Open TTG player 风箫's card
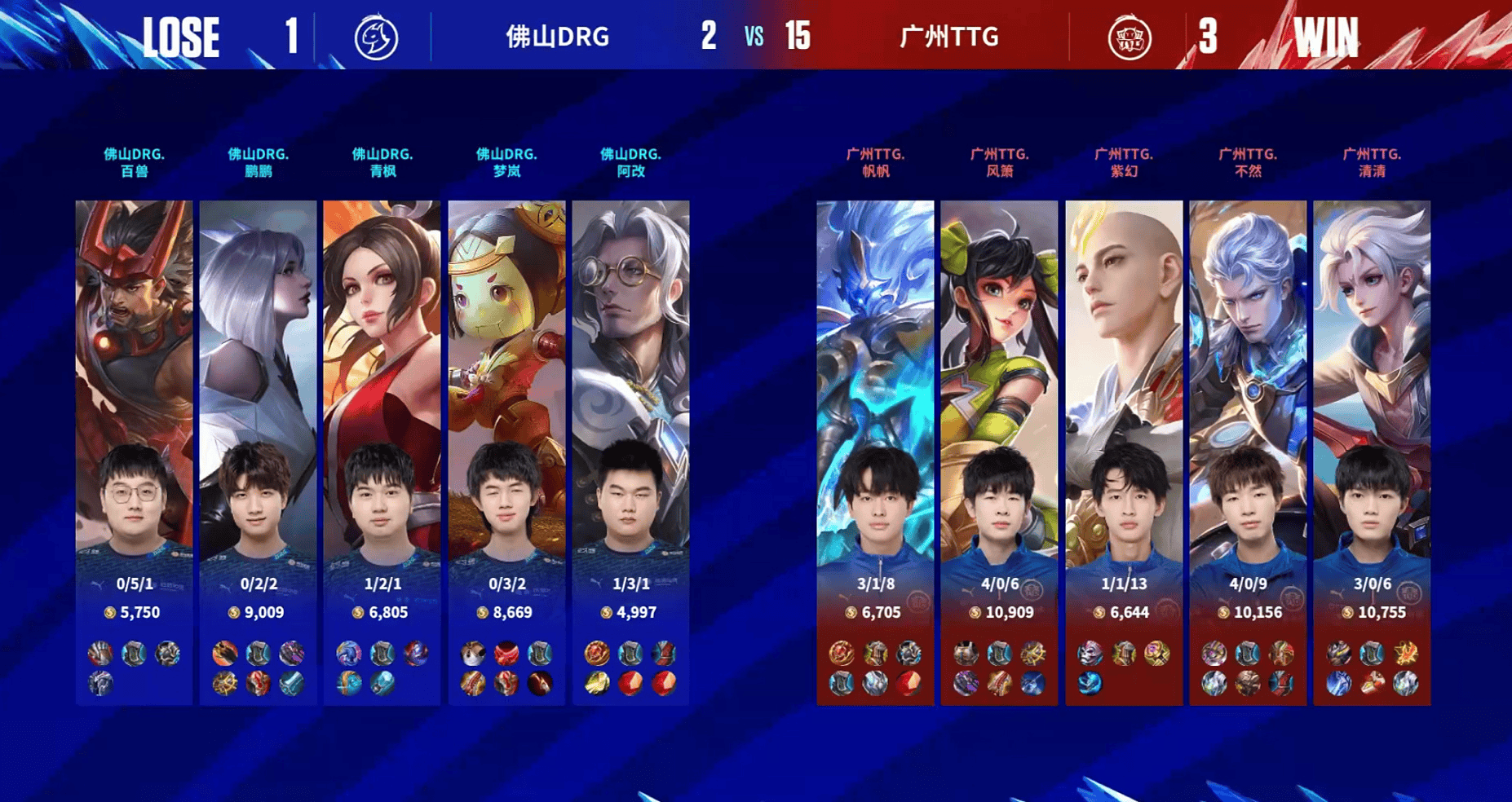The width and height of the screenshot is (1512, 802). (1000, 452)
